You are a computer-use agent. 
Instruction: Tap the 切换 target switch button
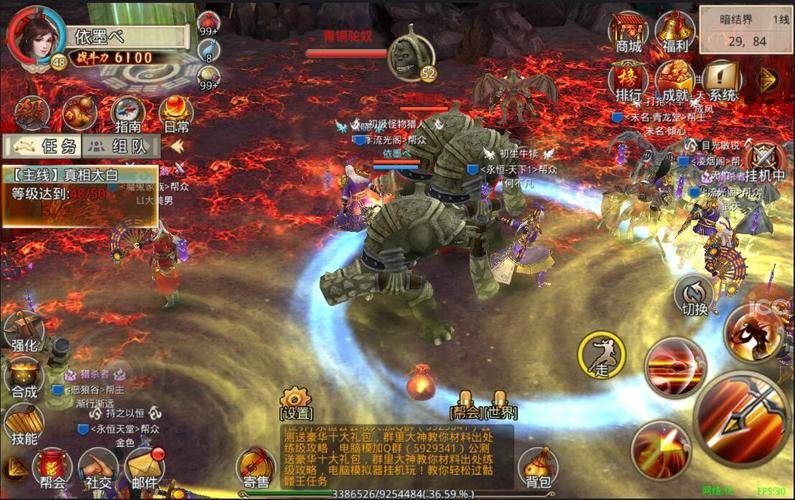[x=694, y=296]
